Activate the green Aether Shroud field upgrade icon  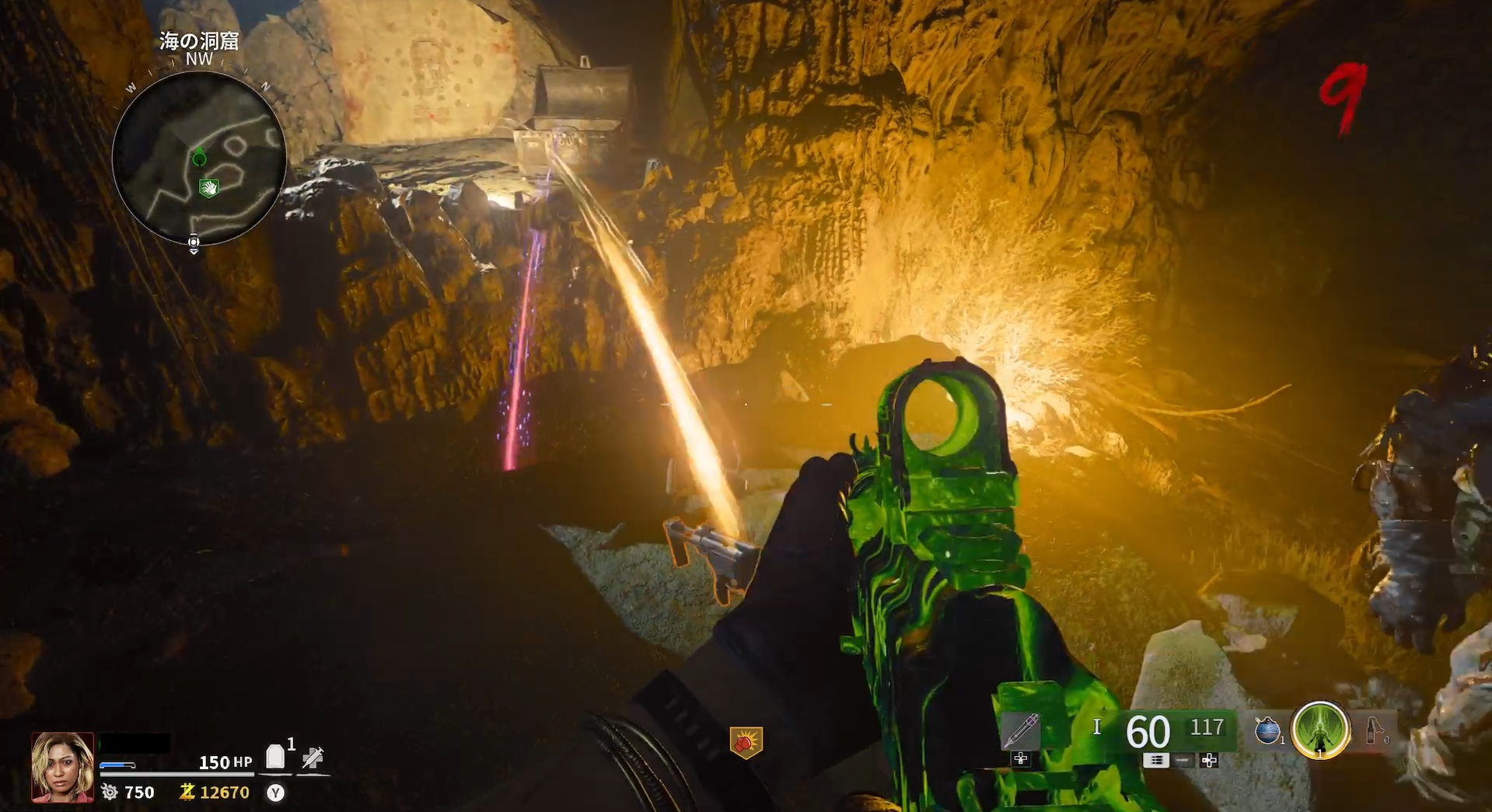click(x=1320, y=730)
